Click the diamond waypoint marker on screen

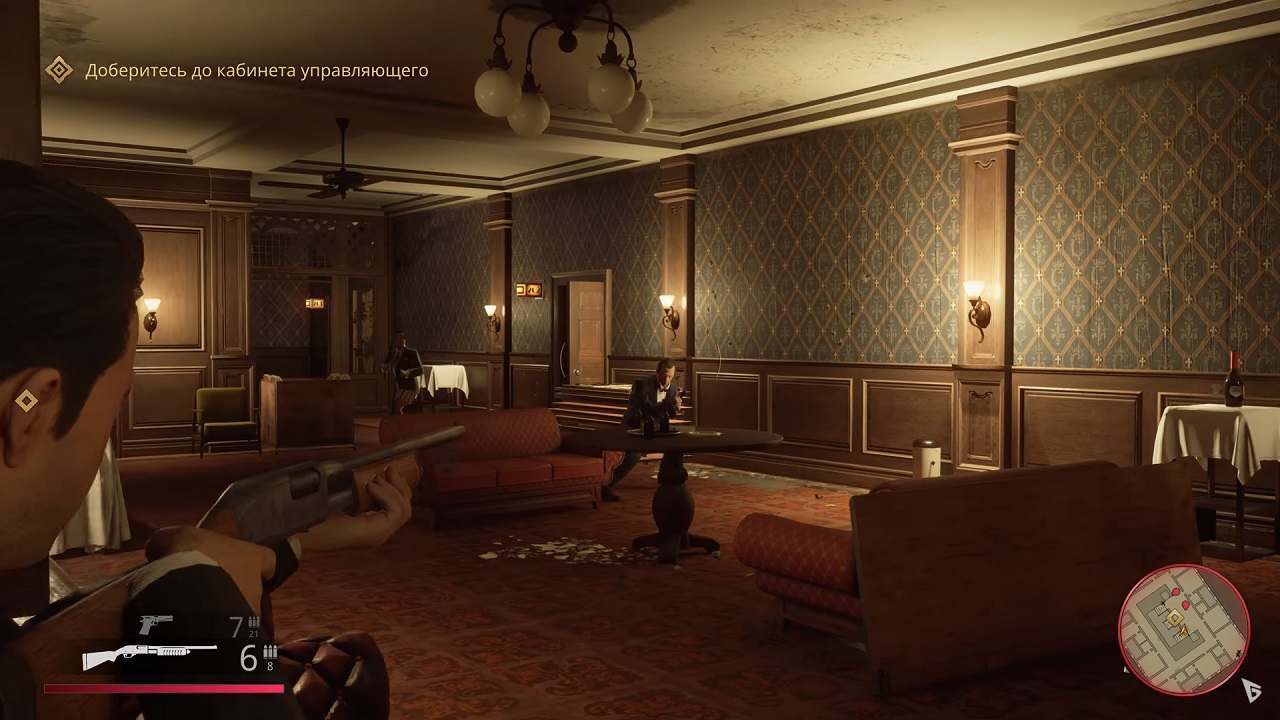coord(26,401)
